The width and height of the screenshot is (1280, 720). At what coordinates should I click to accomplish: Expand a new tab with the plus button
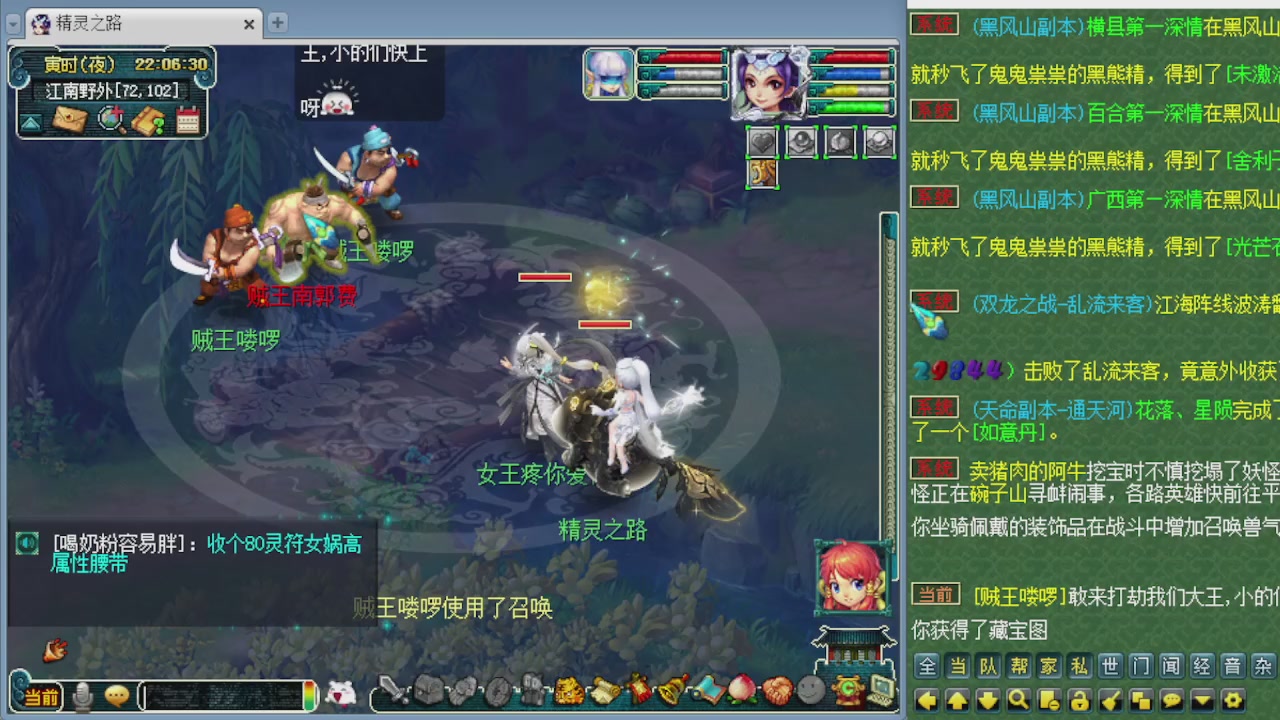coord(277,22)
